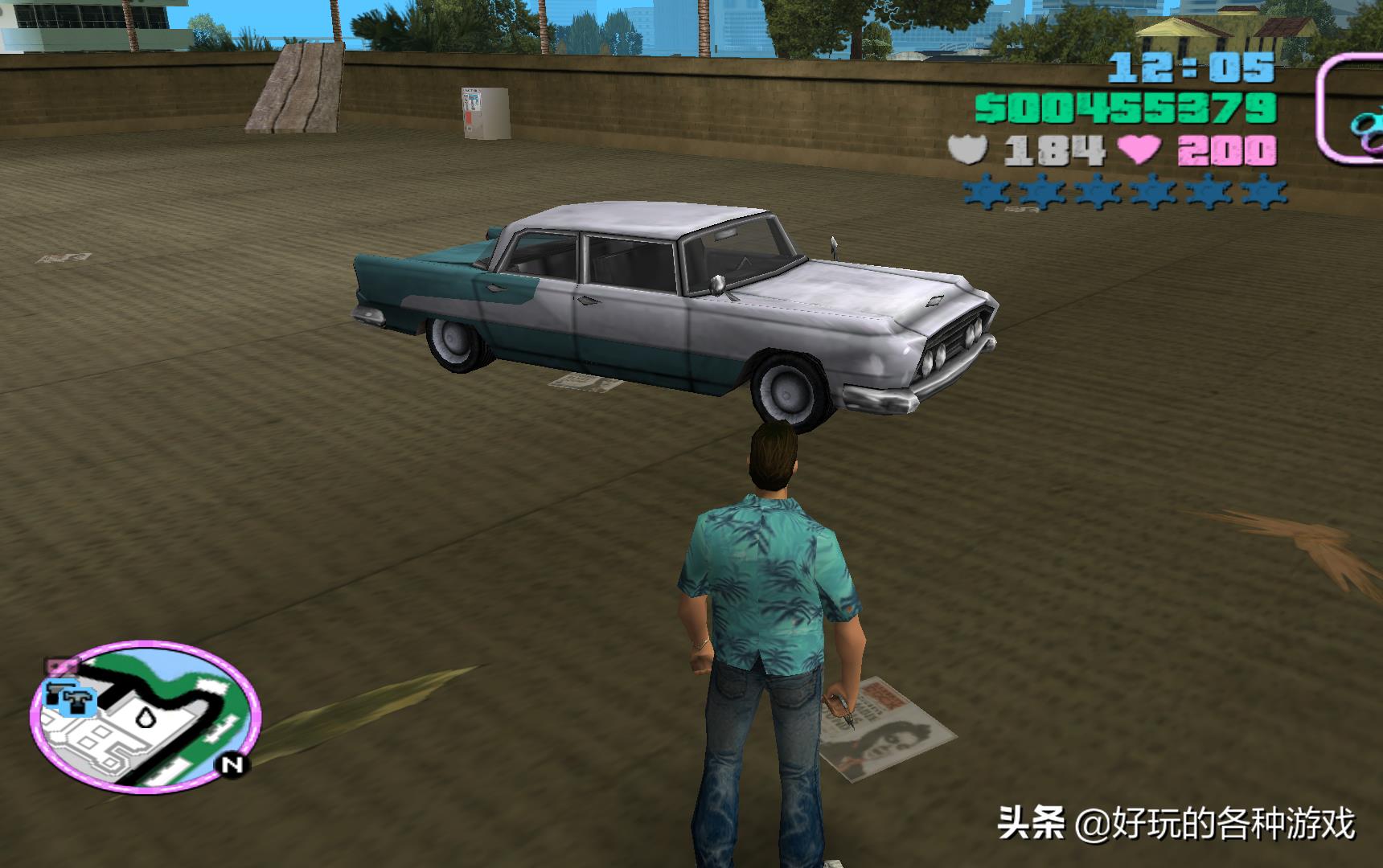Click the water droplet marker on radar
1383x868 pixels.
146,716
